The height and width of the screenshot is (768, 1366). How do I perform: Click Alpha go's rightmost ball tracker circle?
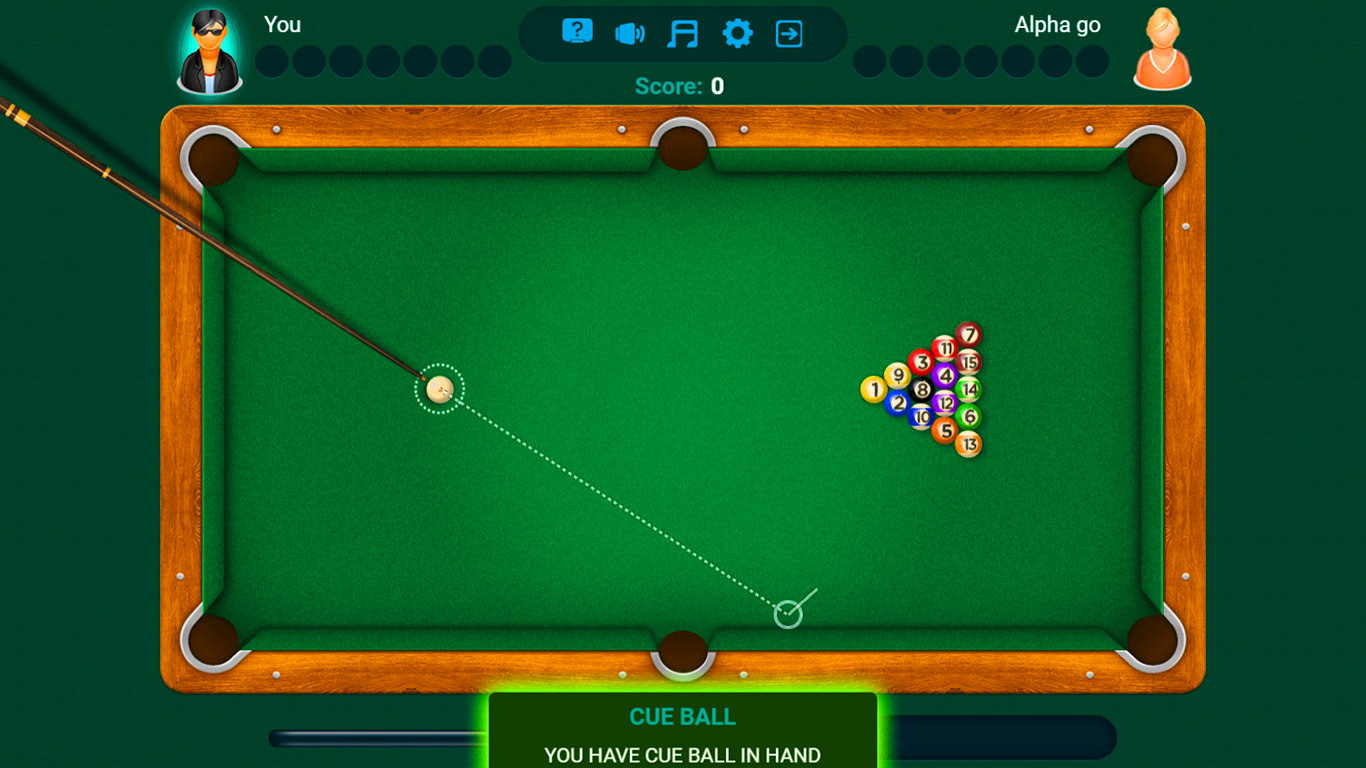pos(1093,61)
